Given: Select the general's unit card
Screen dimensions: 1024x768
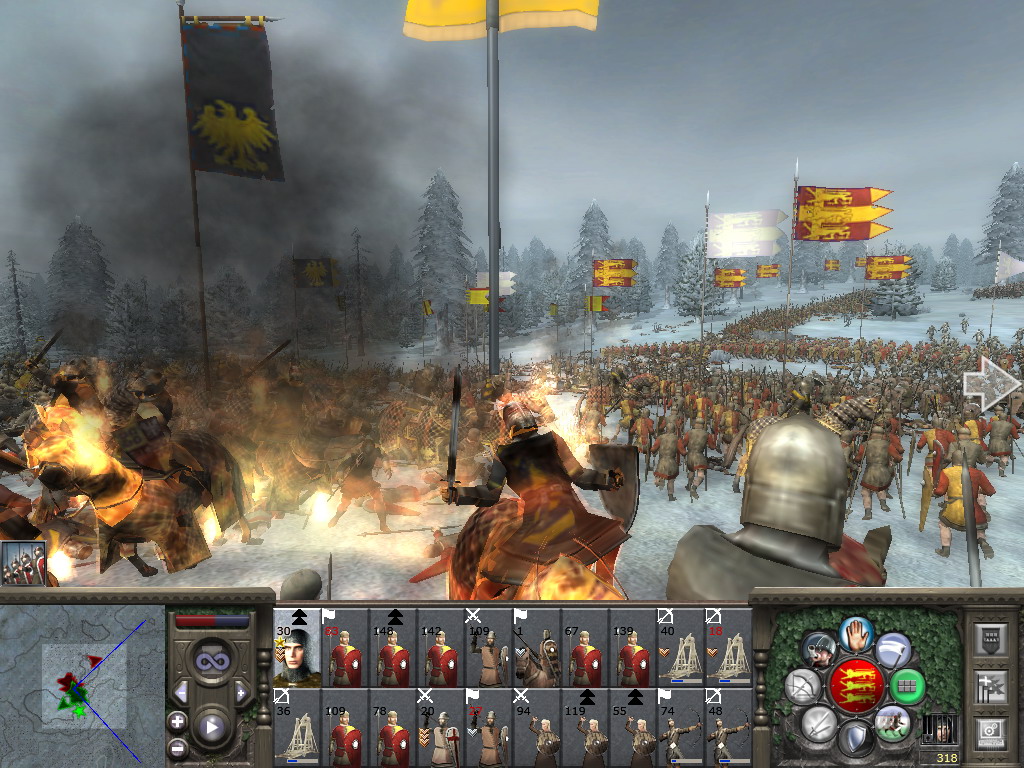Looking at the screenshot, I should [297, 648].
